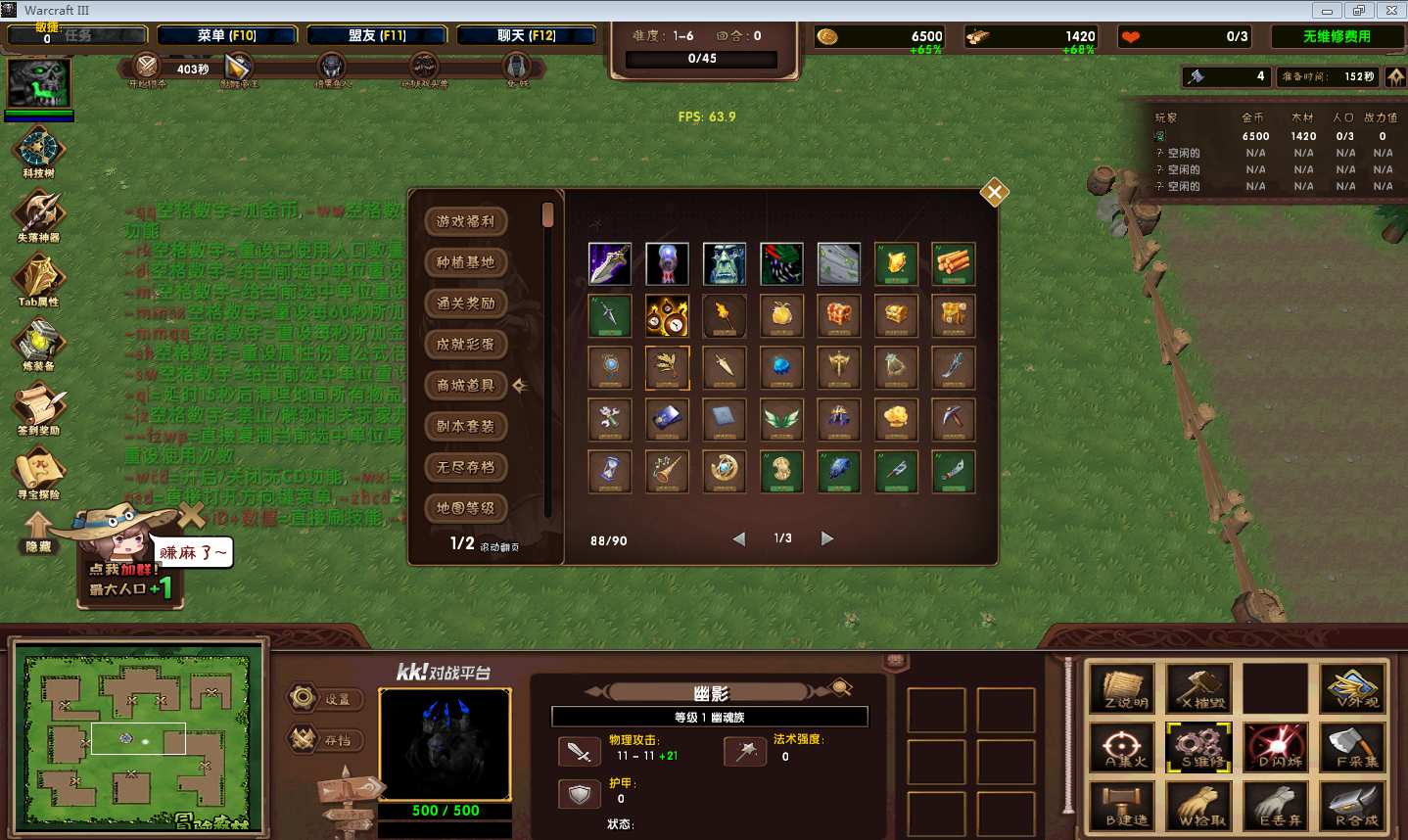Pick the golden apple item slot
The image size is (1408, 840).
tap(781, 315)
